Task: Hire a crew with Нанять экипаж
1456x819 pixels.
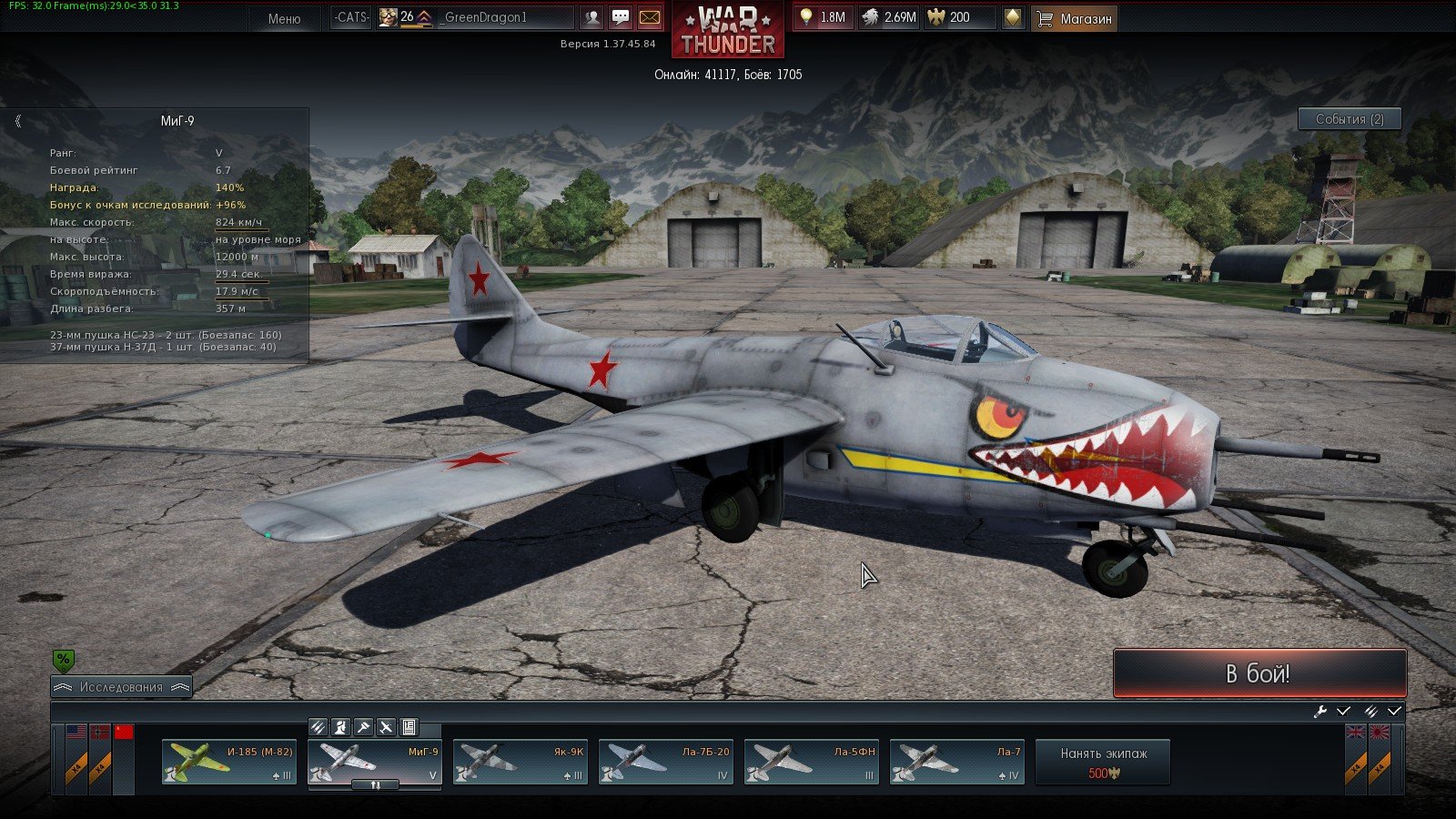Action: 1103,762
